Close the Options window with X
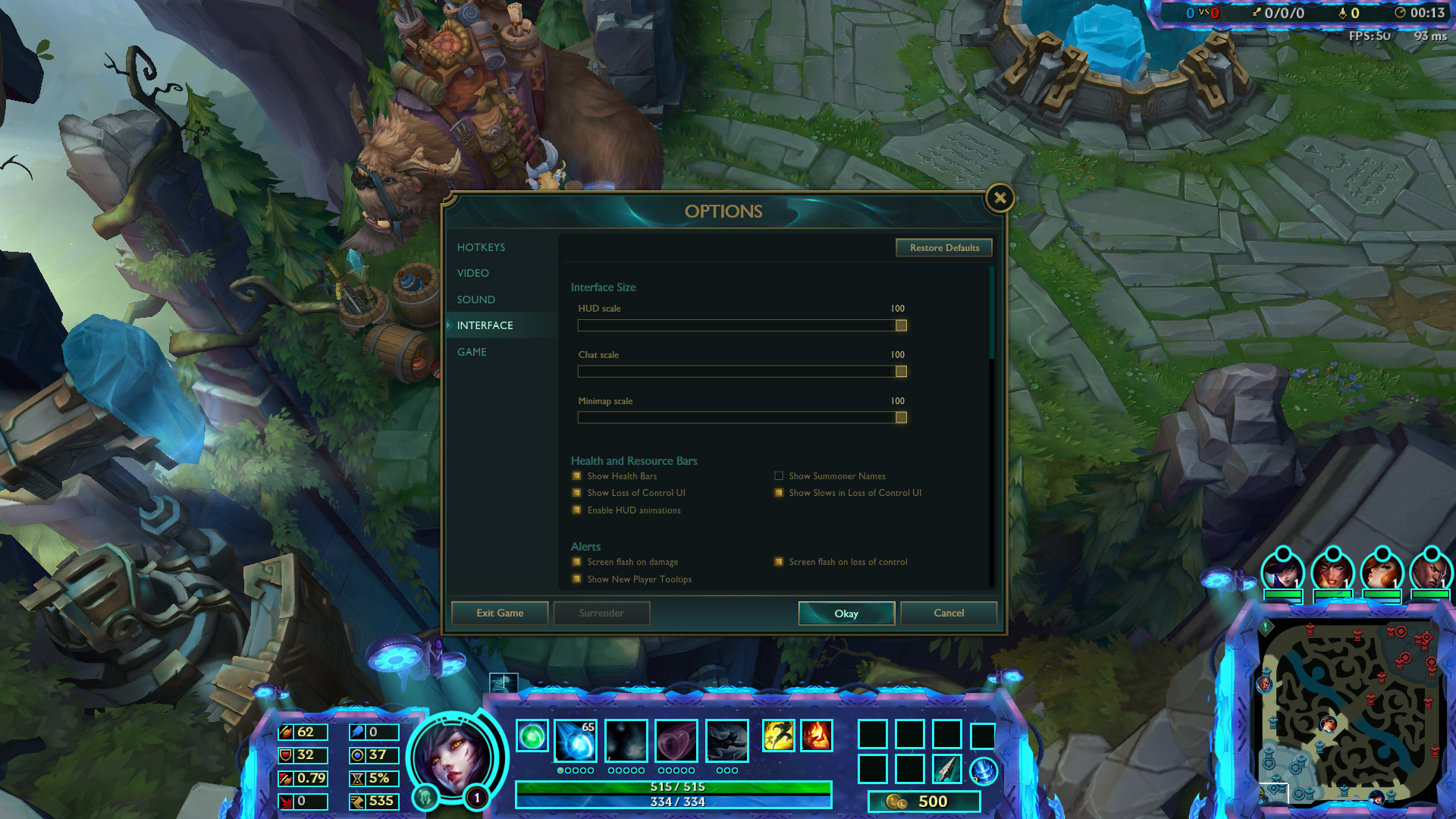1456x819 pixels. pyautogui.click(x=999, y=199)
